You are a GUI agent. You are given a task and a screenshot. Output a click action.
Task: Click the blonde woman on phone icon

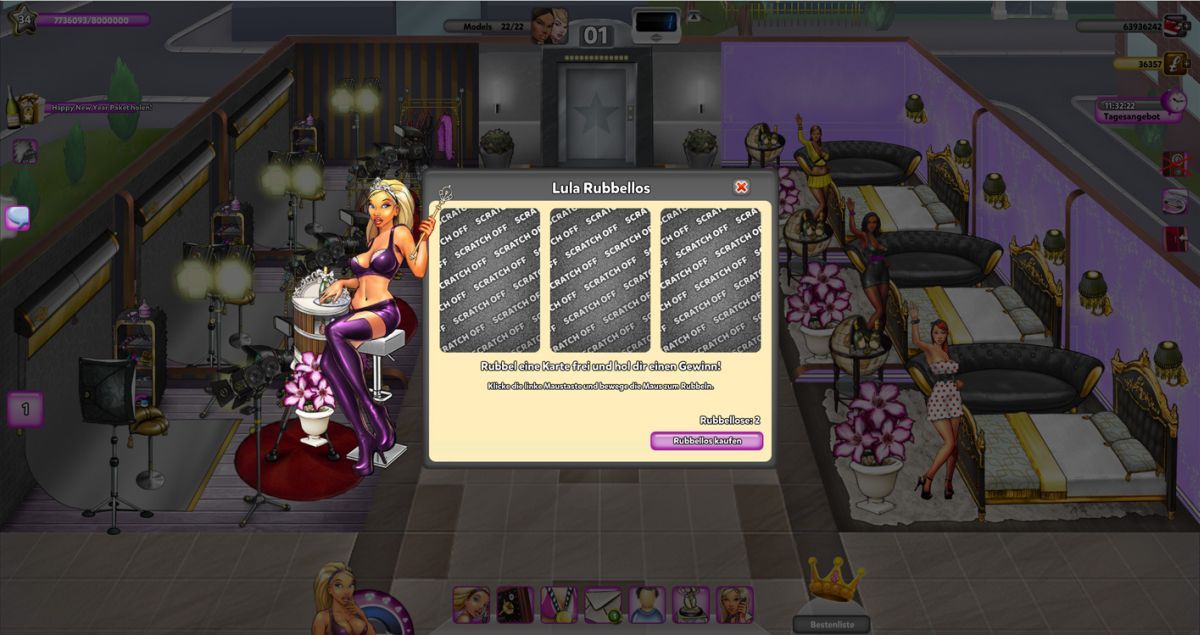735,604
